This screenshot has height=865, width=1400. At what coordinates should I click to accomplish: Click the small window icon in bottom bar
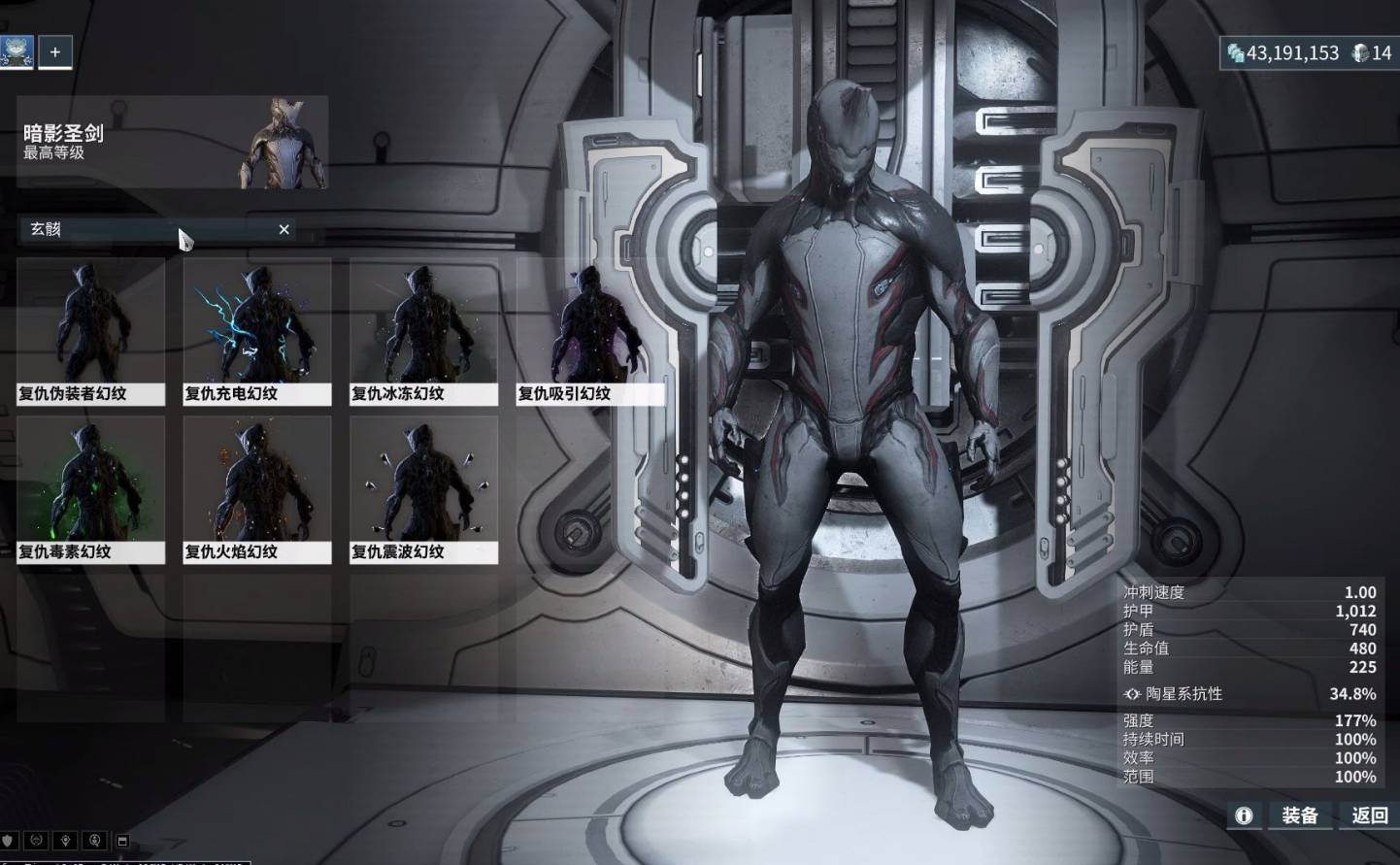pos(123,840)
